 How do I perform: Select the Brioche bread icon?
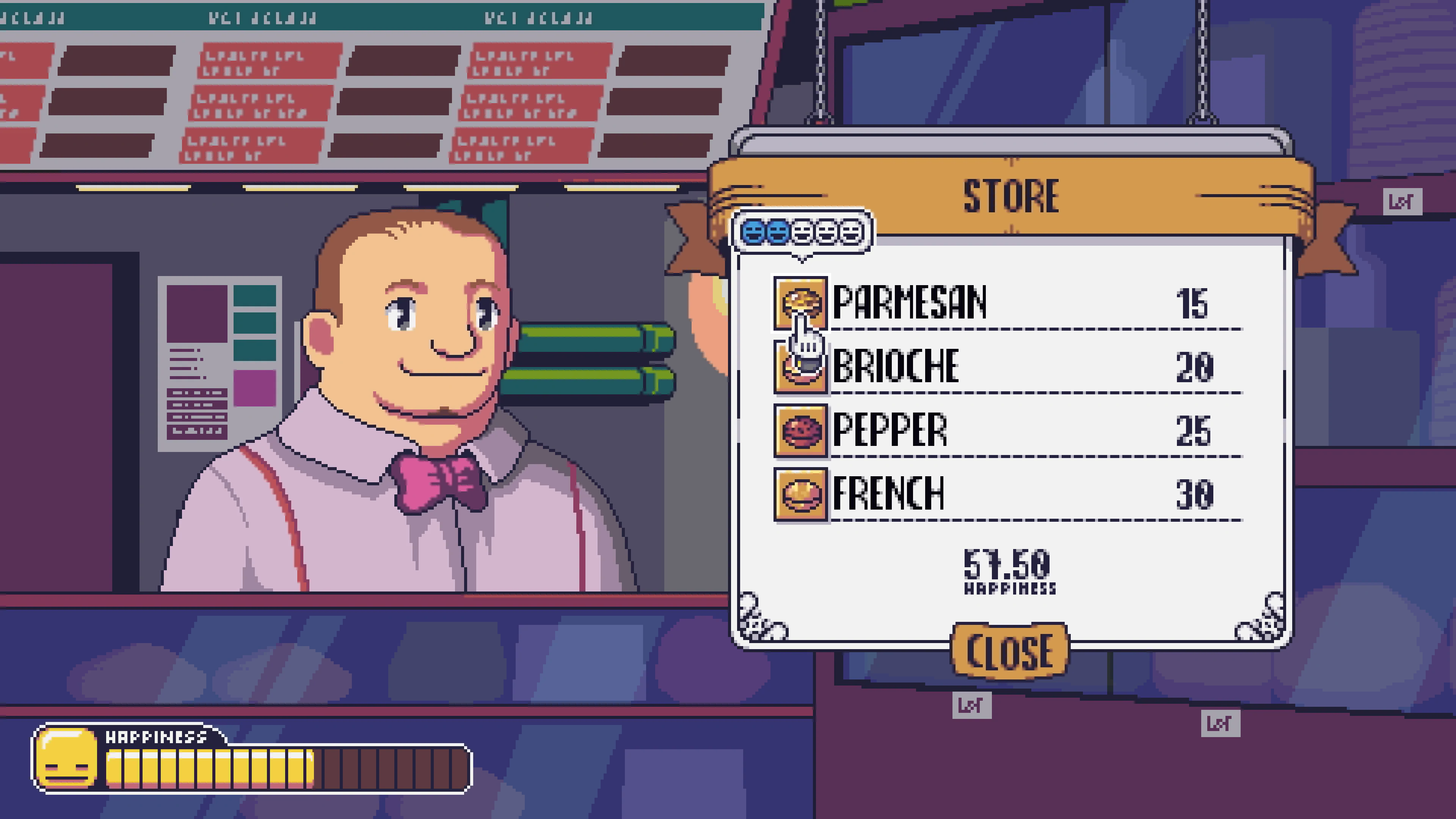[x=800, y=367]
